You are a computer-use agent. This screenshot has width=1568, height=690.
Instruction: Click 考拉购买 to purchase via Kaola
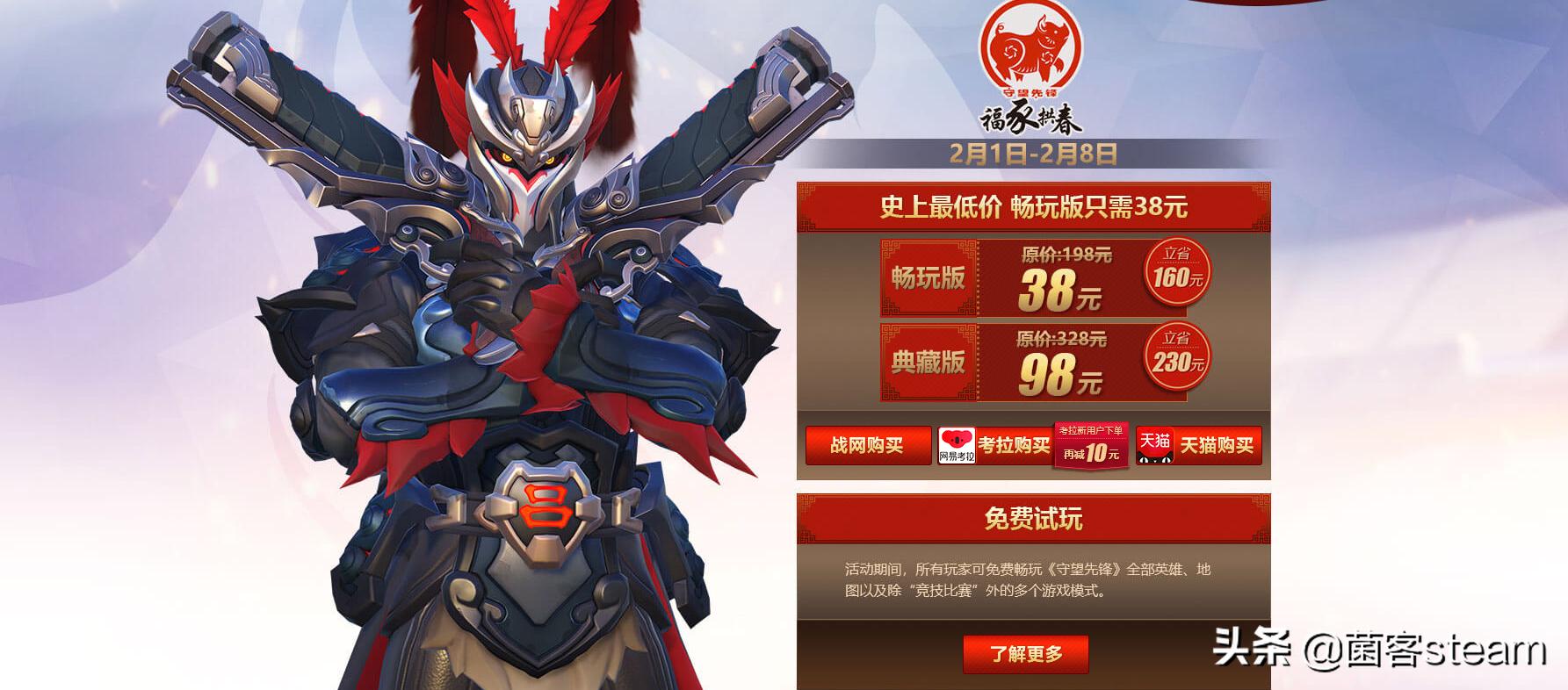(1015, 446)
